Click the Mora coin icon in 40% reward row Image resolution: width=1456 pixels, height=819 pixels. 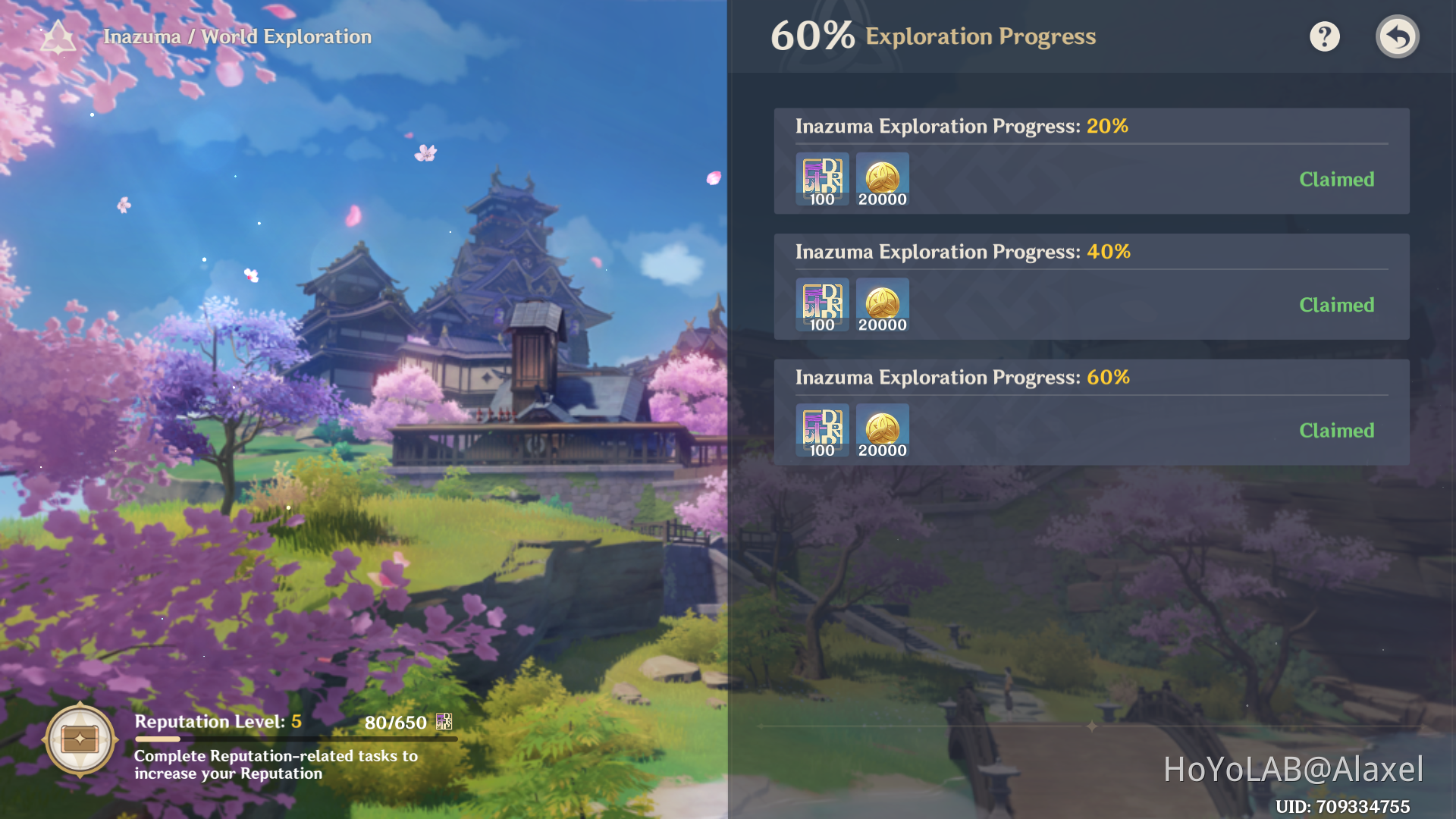tap(882, 305)
